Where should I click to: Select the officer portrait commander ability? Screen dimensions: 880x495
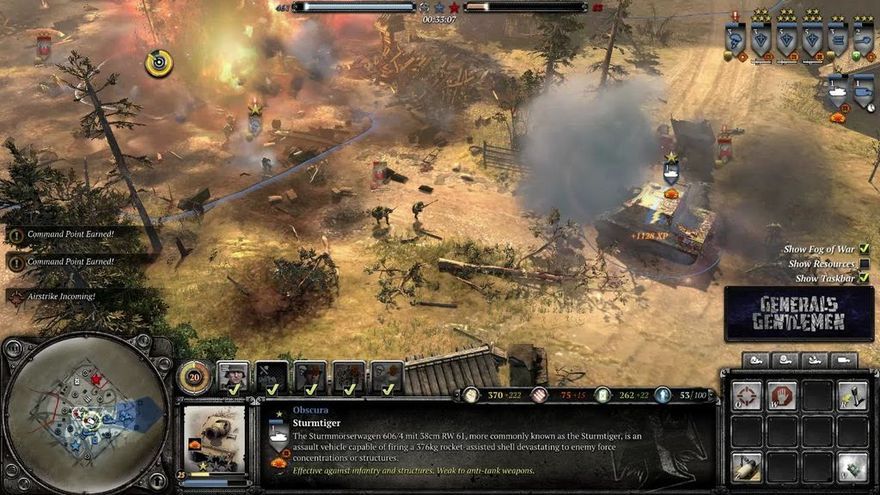click(x=233, y=376)
